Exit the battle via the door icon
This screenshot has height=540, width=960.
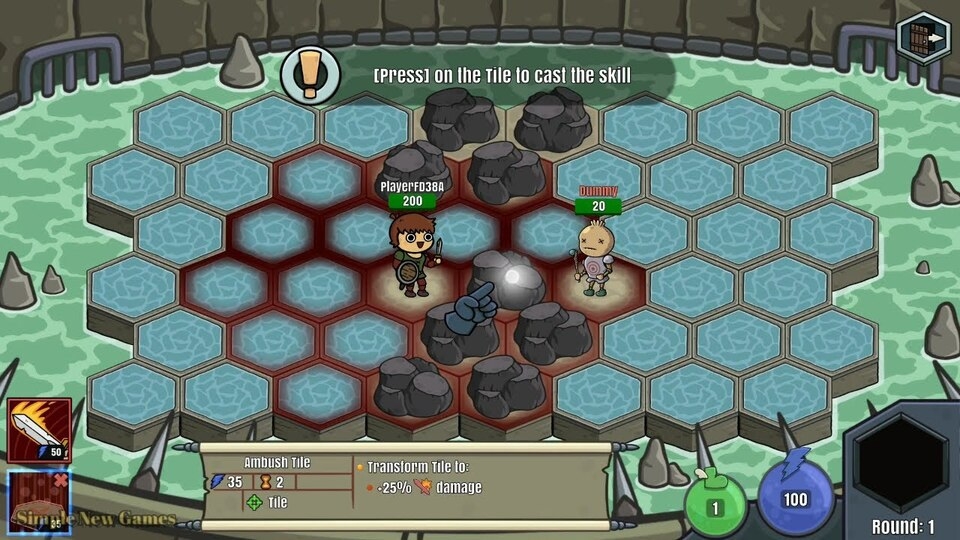[x=922, y=37]
